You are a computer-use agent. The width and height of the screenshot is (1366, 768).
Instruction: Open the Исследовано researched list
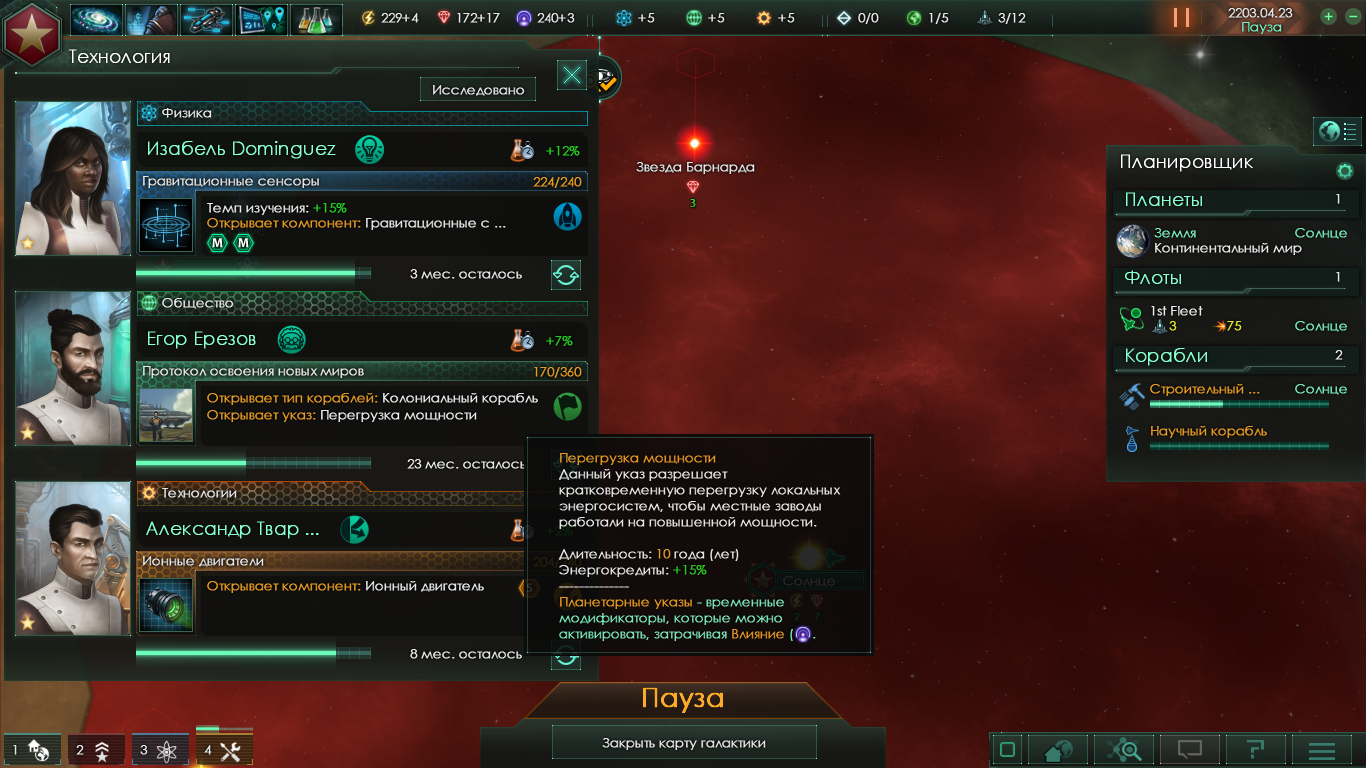478,90
